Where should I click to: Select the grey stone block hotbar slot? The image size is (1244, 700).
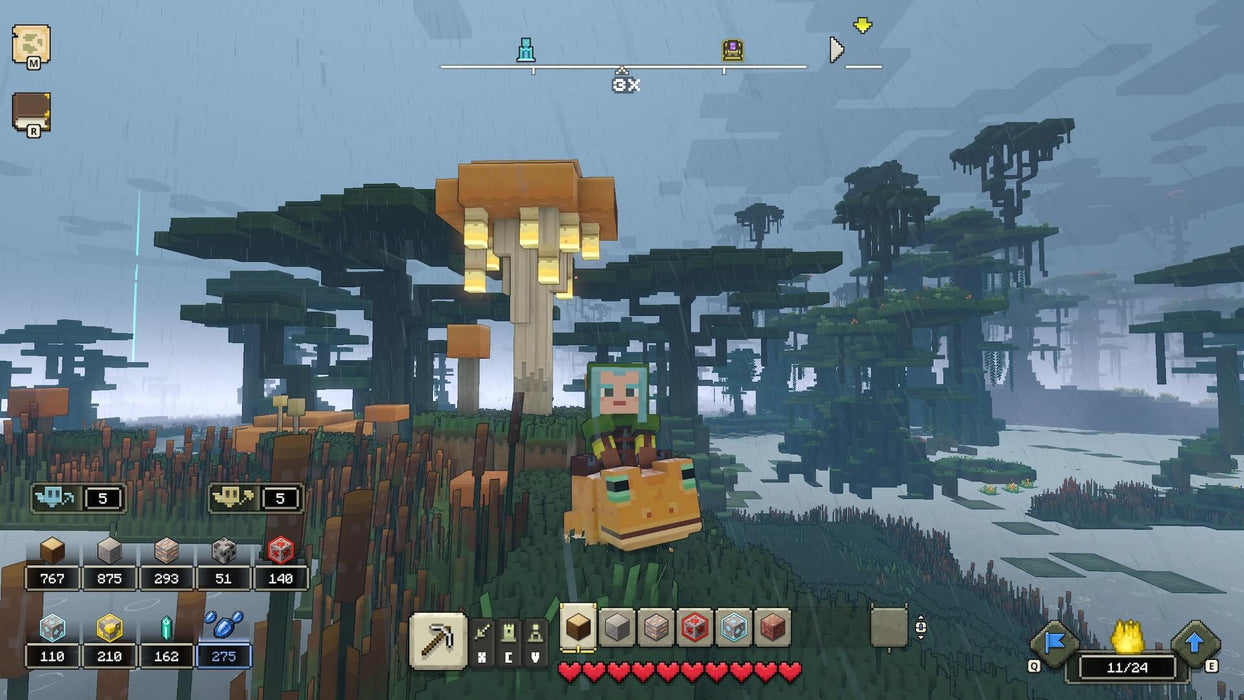(x=618, y=628)
